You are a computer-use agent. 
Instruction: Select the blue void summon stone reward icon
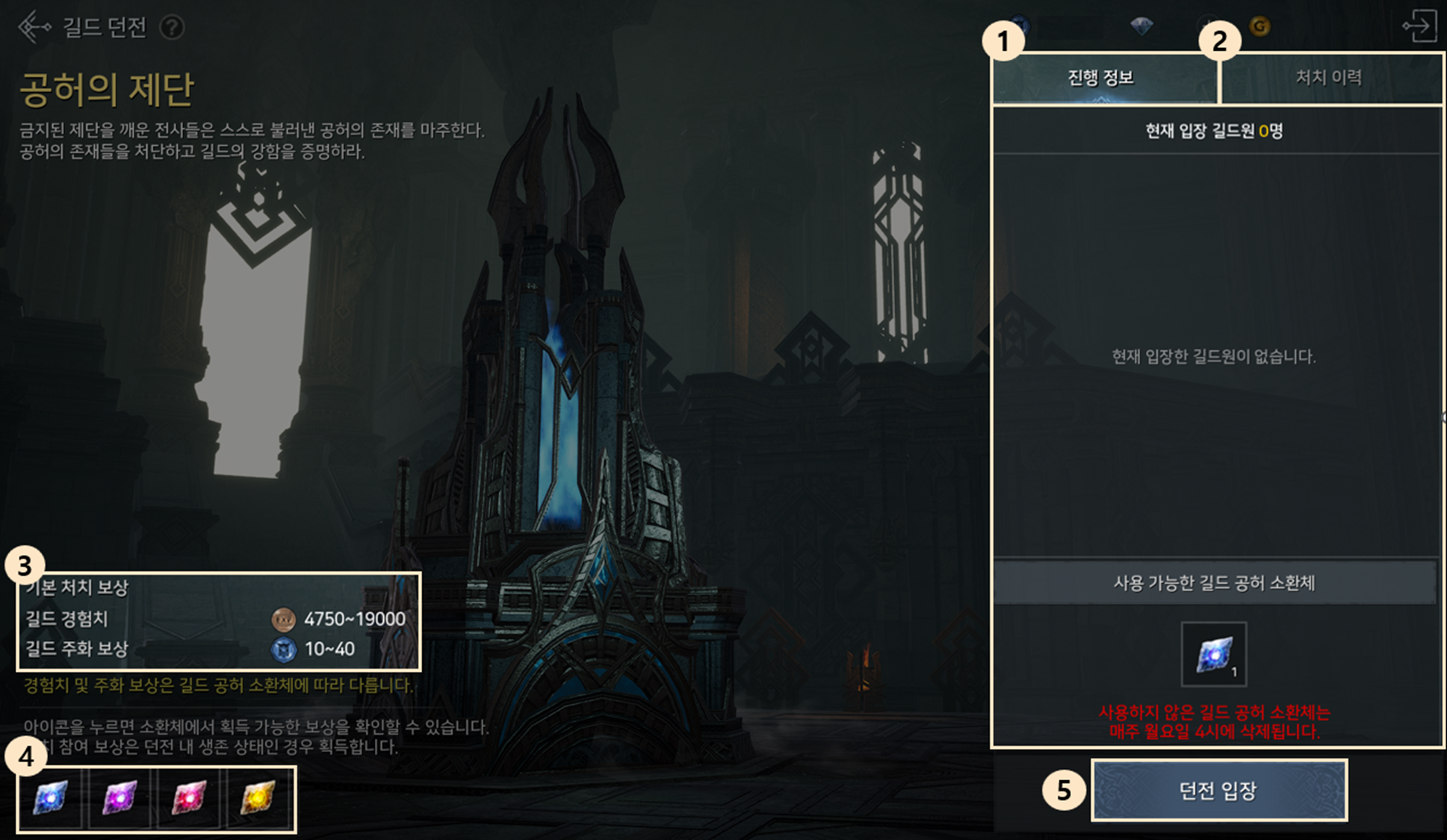51,797
